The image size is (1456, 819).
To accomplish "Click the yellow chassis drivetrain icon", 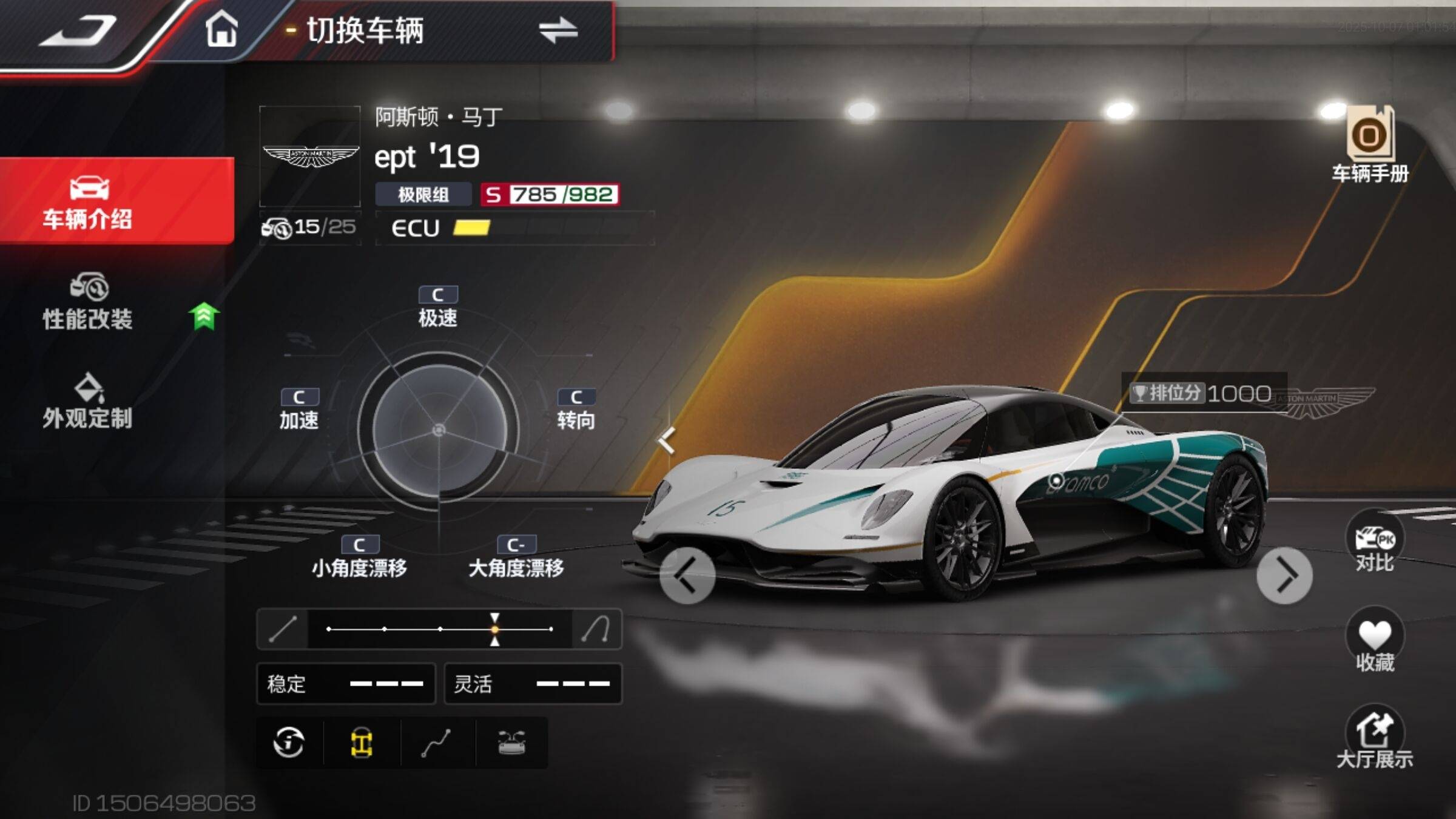I will pyautogui.click(x=362, y=743).
